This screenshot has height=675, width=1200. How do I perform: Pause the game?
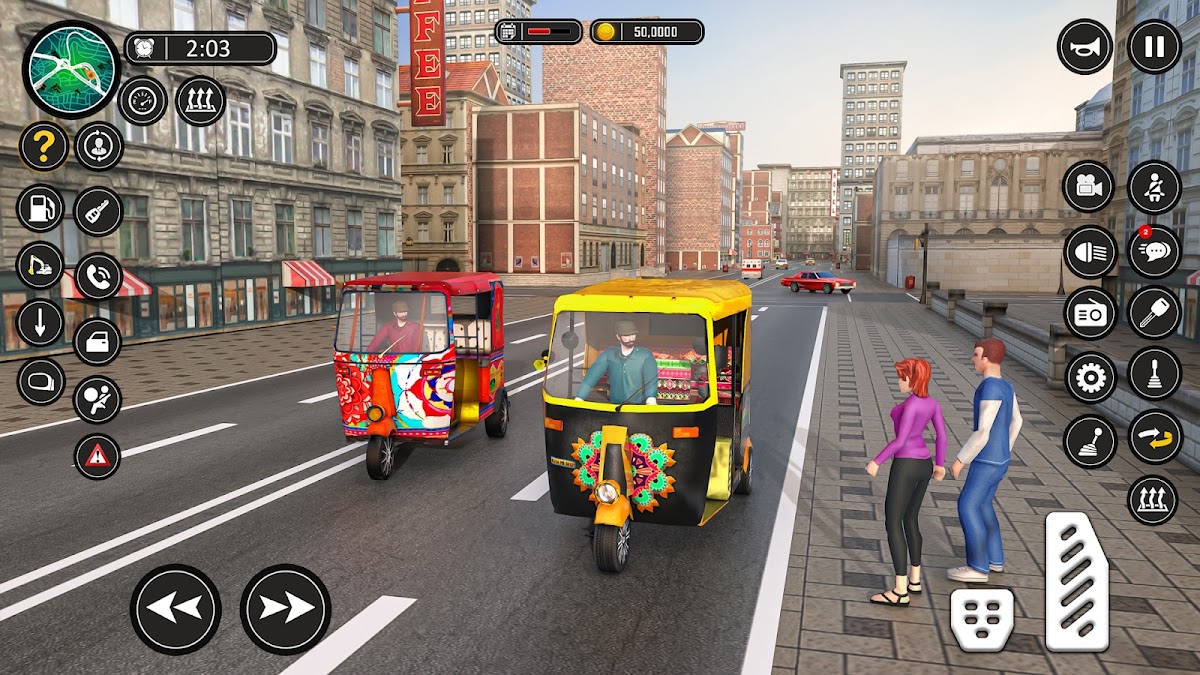tap(1154, 47)
